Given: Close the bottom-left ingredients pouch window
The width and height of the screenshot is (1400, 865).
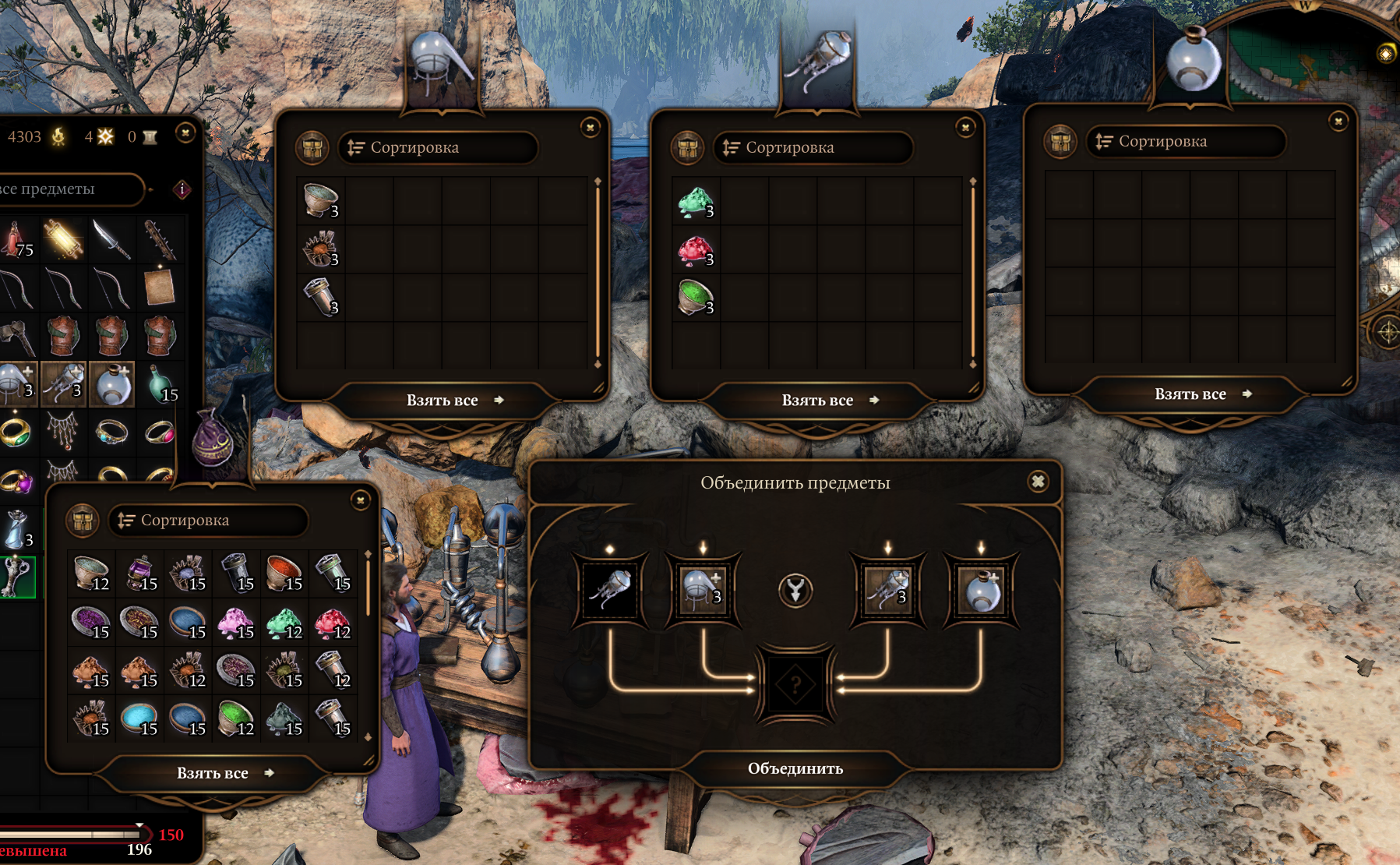Looking at the screenshot, I should click(x=360, y=500).
